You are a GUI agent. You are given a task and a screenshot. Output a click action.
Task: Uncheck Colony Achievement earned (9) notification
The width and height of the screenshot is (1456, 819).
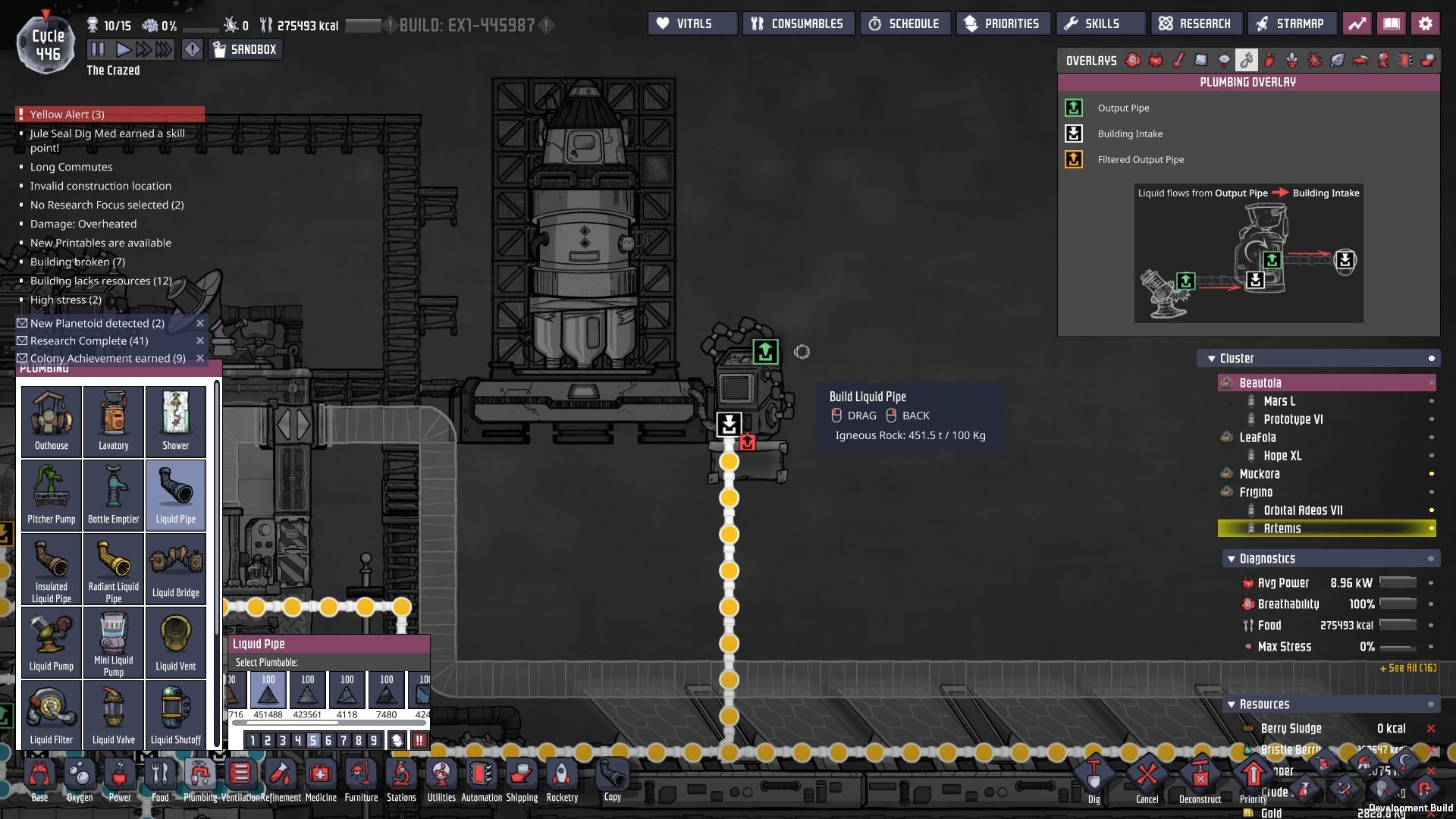tap(20, 358)
